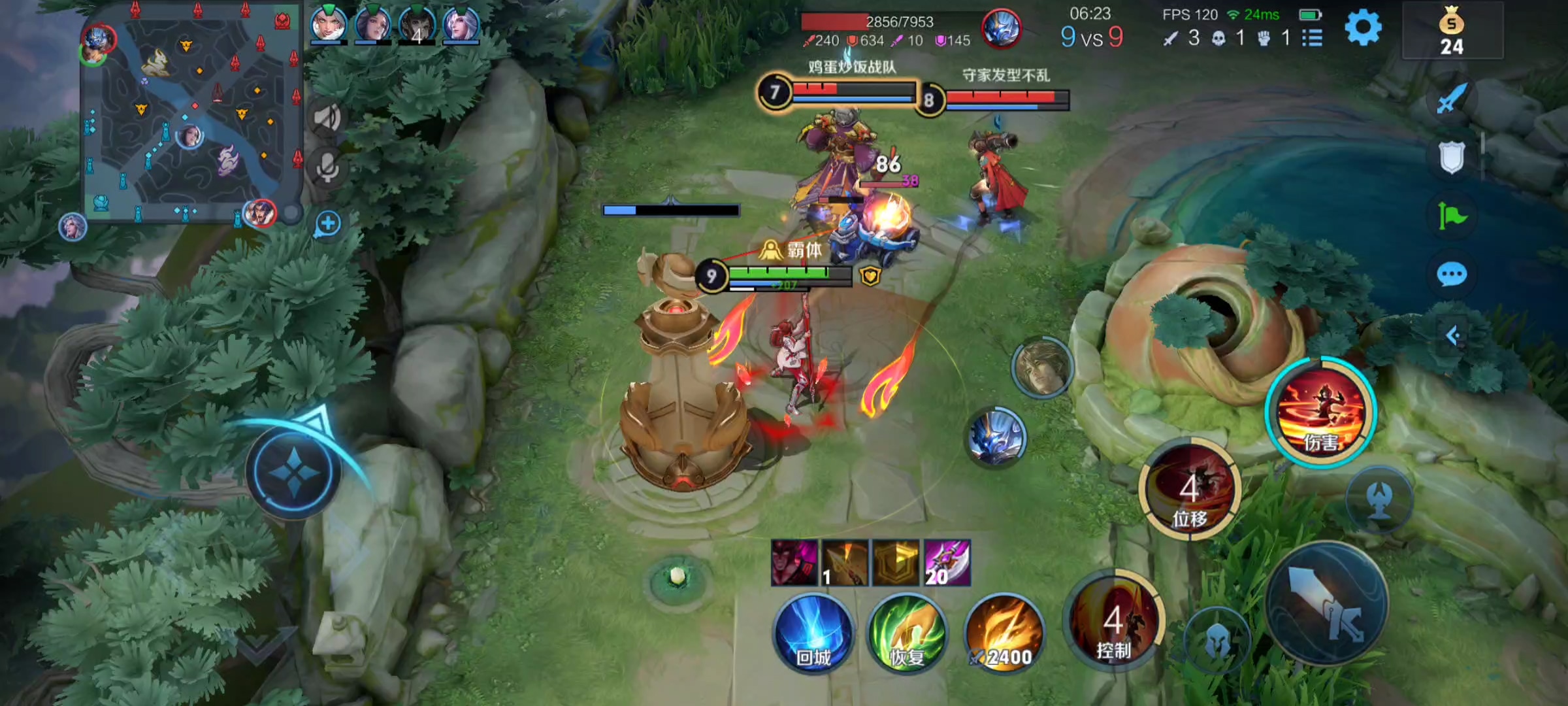
Task: Cast the 伤害 ultimate skill
Action: (x=1321, y=412)
